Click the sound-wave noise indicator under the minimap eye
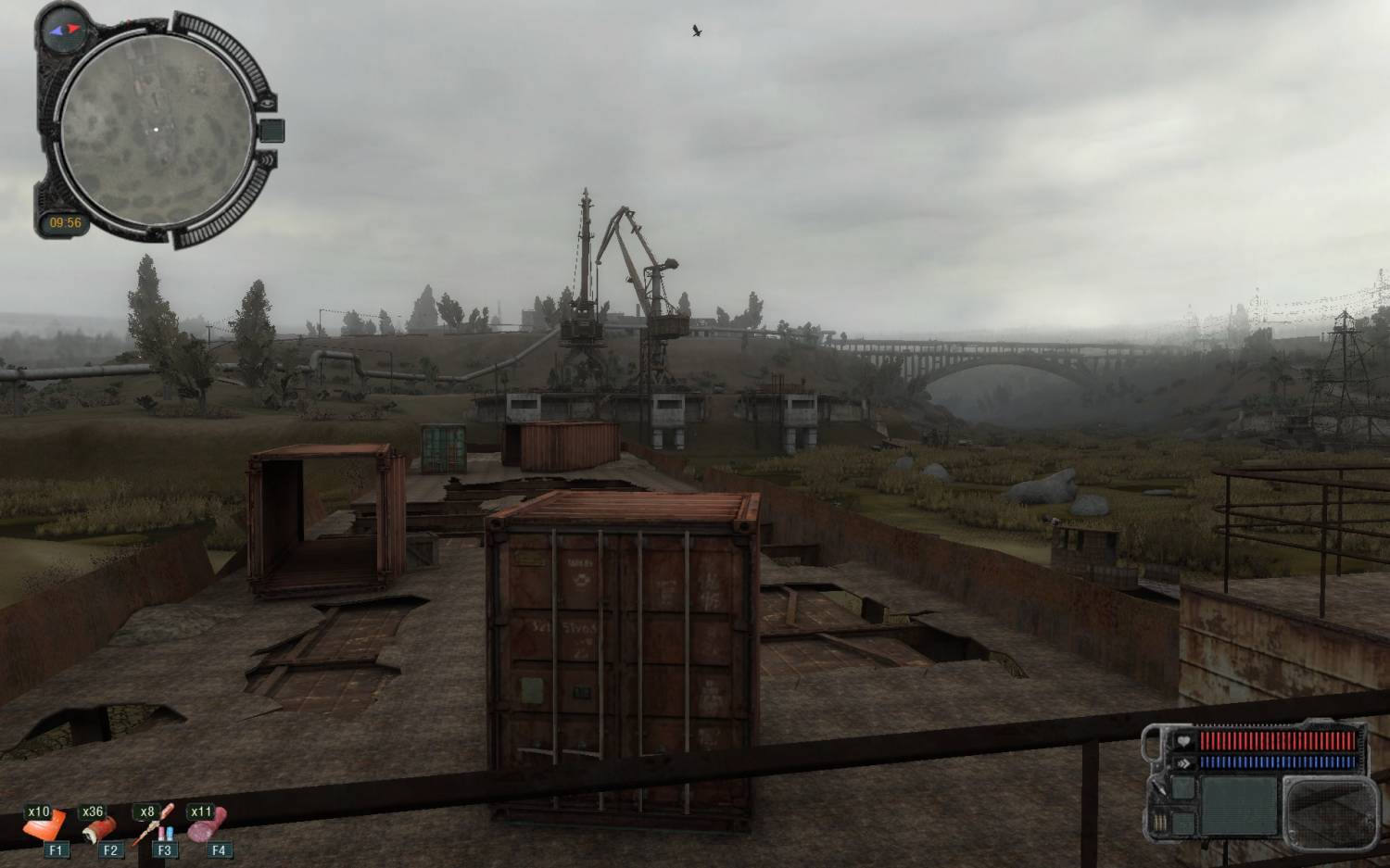The width and height of the screenshot is (1390, 868). [267, 159]
